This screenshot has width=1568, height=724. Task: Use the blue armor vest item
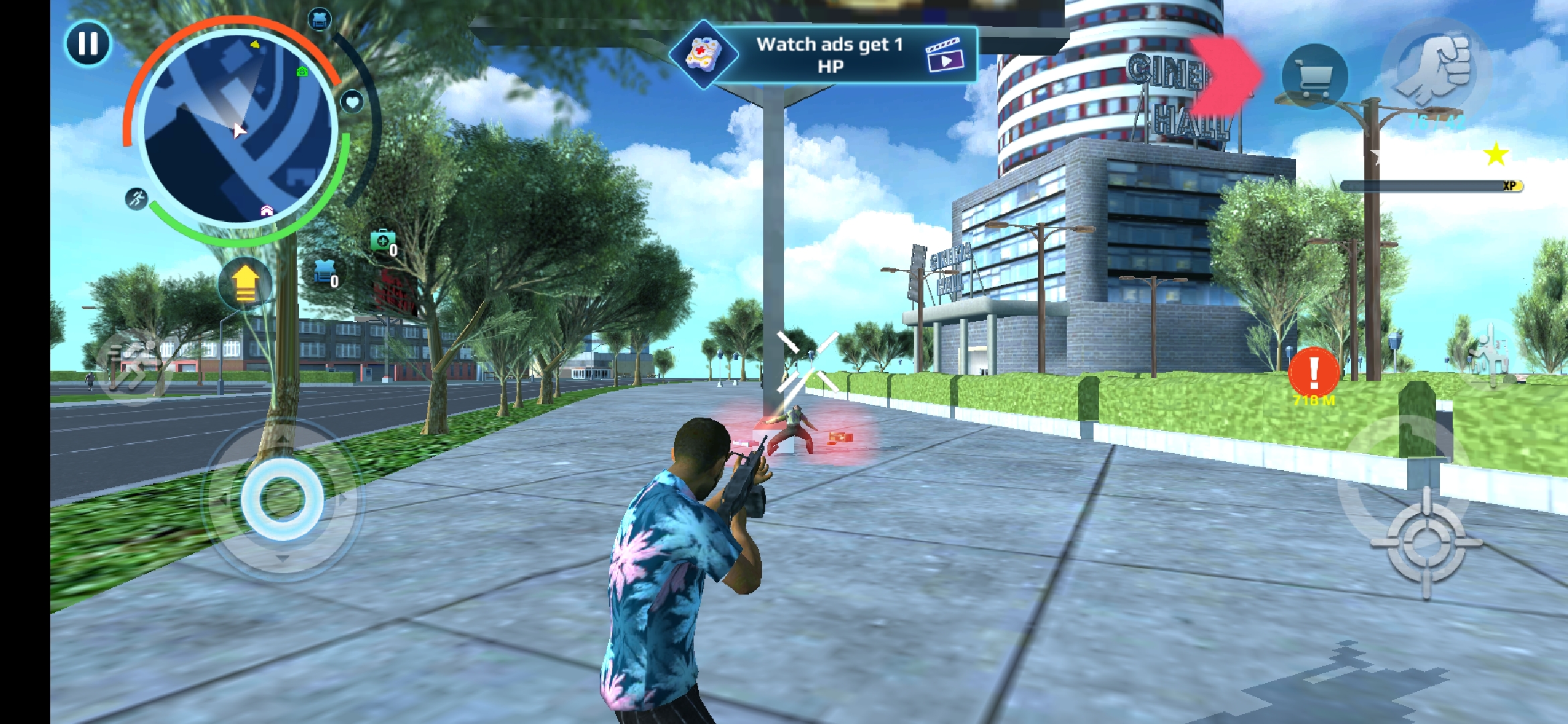coord(326,273)
